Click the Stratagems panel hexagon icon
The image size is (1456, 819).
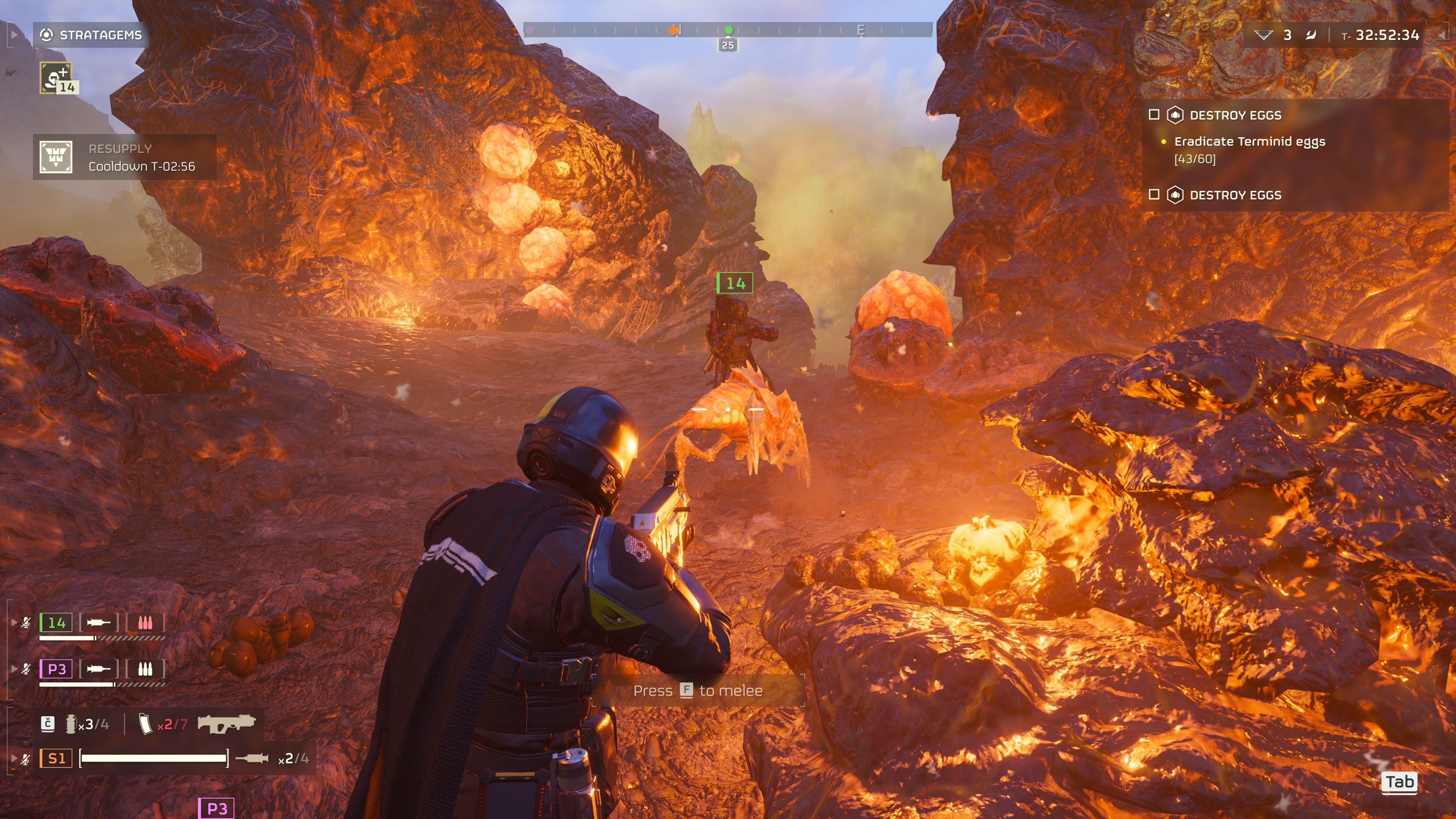tap(47, 35)
